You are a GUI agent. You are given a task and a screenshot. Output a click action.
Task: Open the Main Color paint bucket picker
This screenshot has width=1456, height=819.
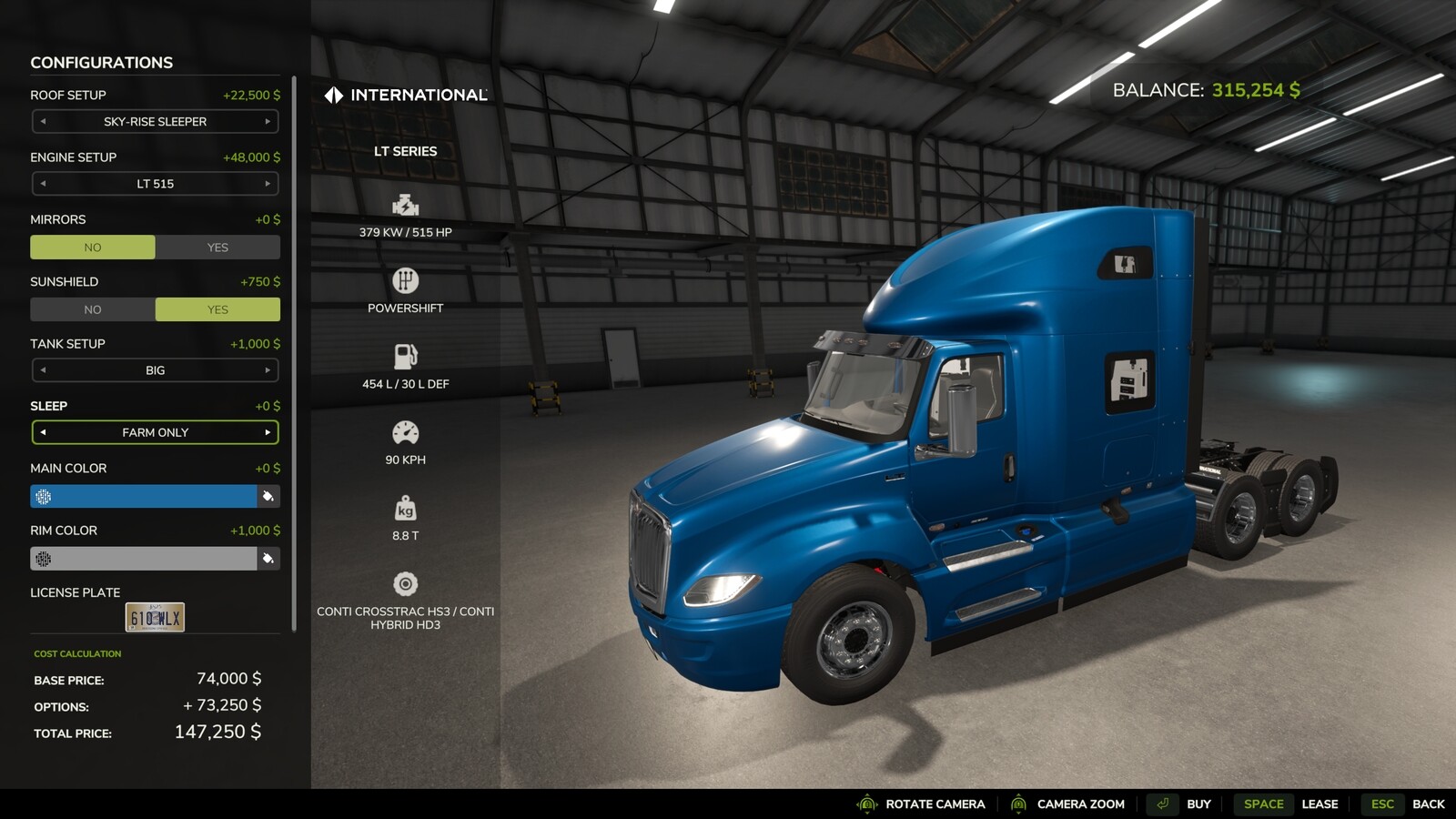[x=269, y=496]
